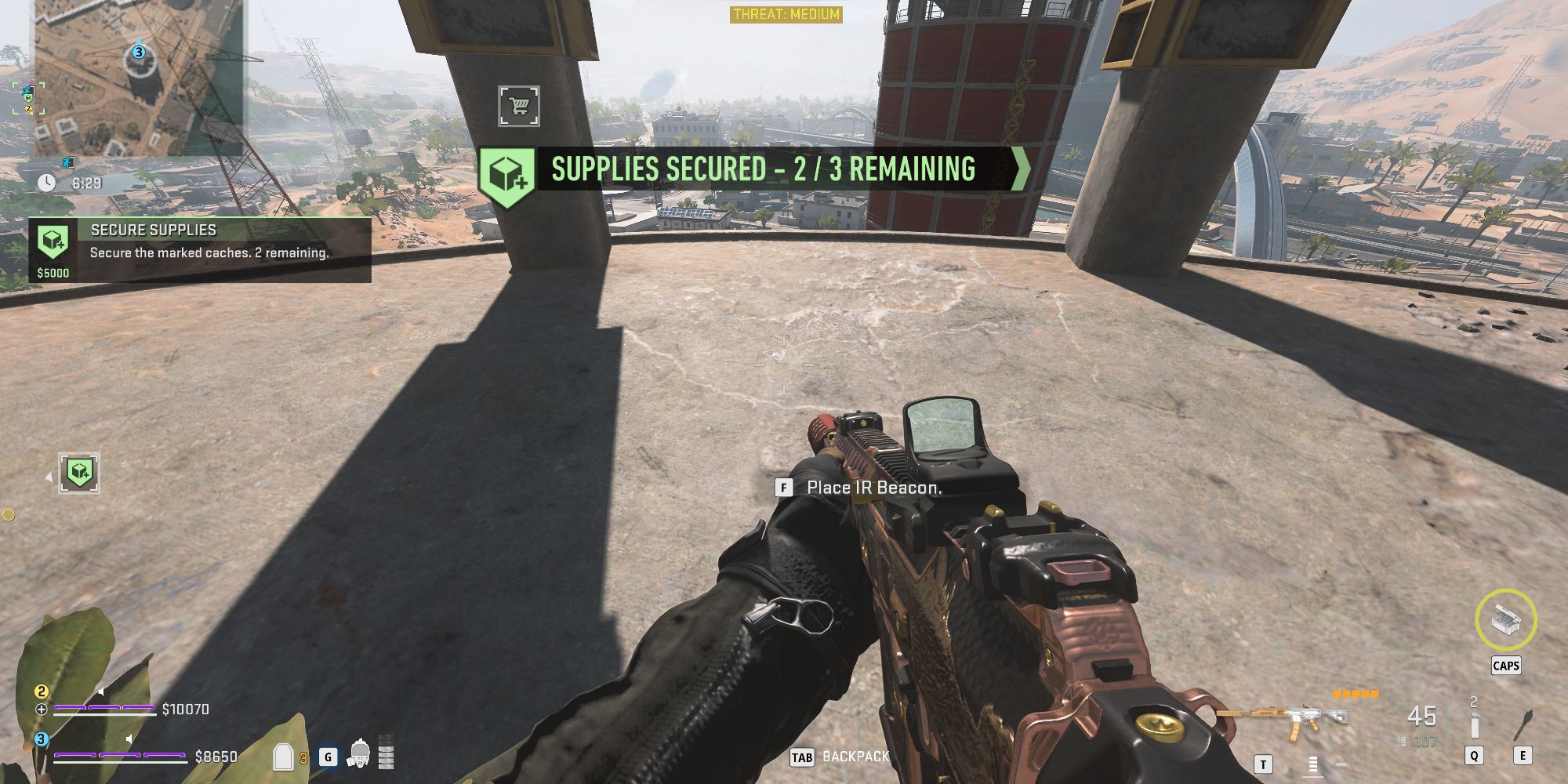Toggle the ping marker on teammate 3's minimap blip
Viewport: 1568px width, 784px height.
click(138, 53)
